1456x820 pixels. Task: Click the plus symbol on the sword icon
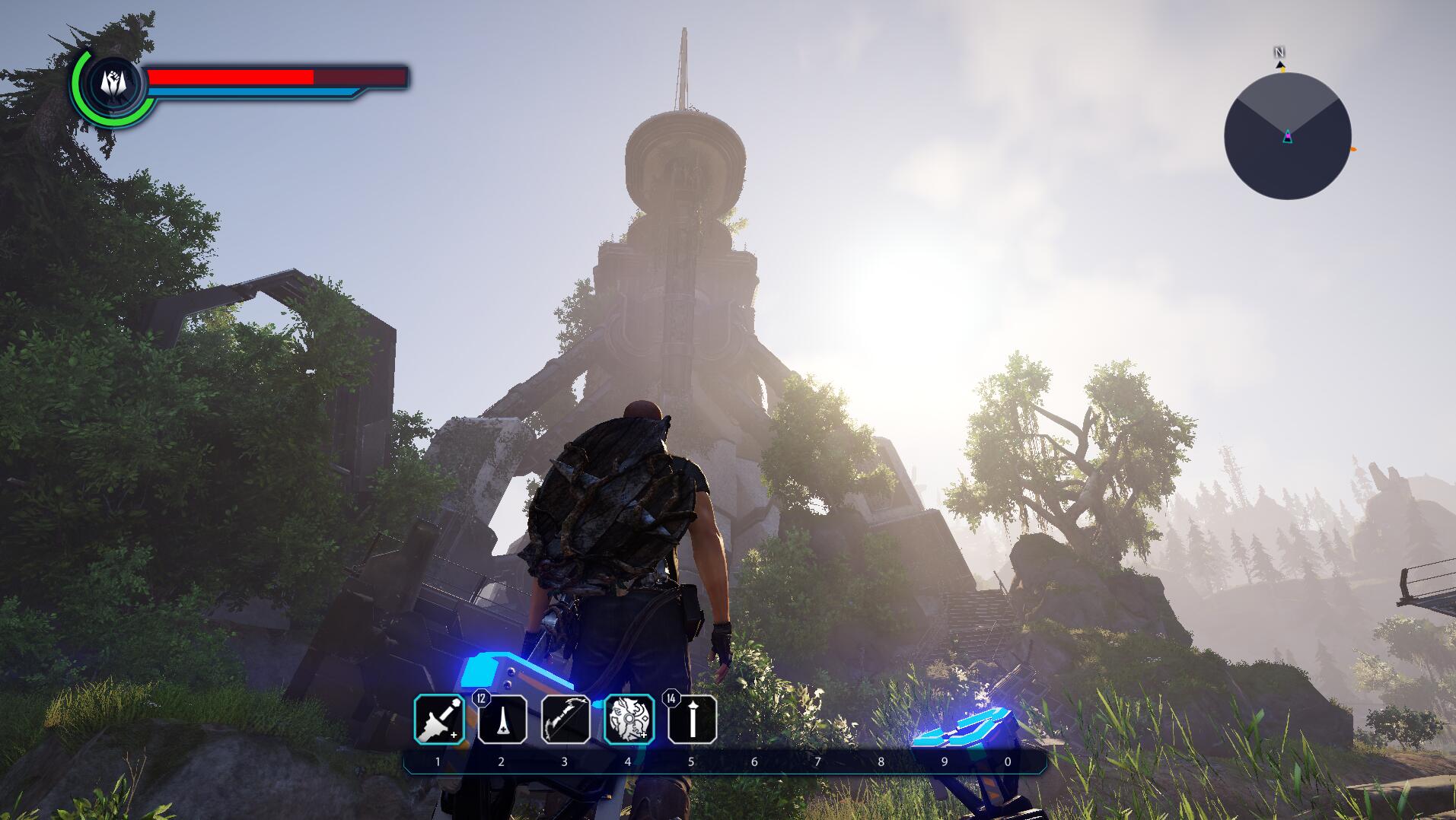tap(454, 736)
